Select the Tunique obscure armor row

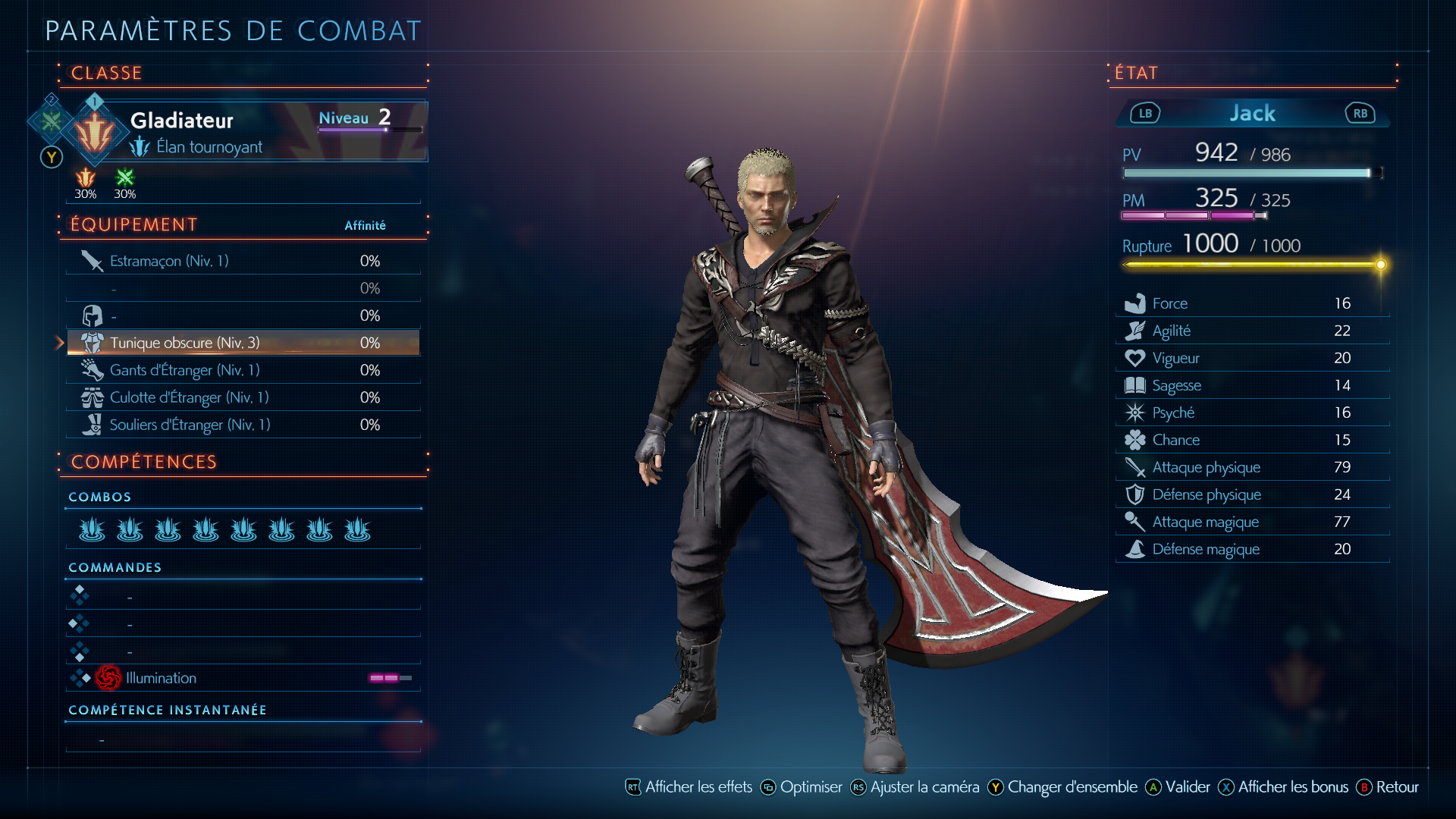click(x=243, y=343)
